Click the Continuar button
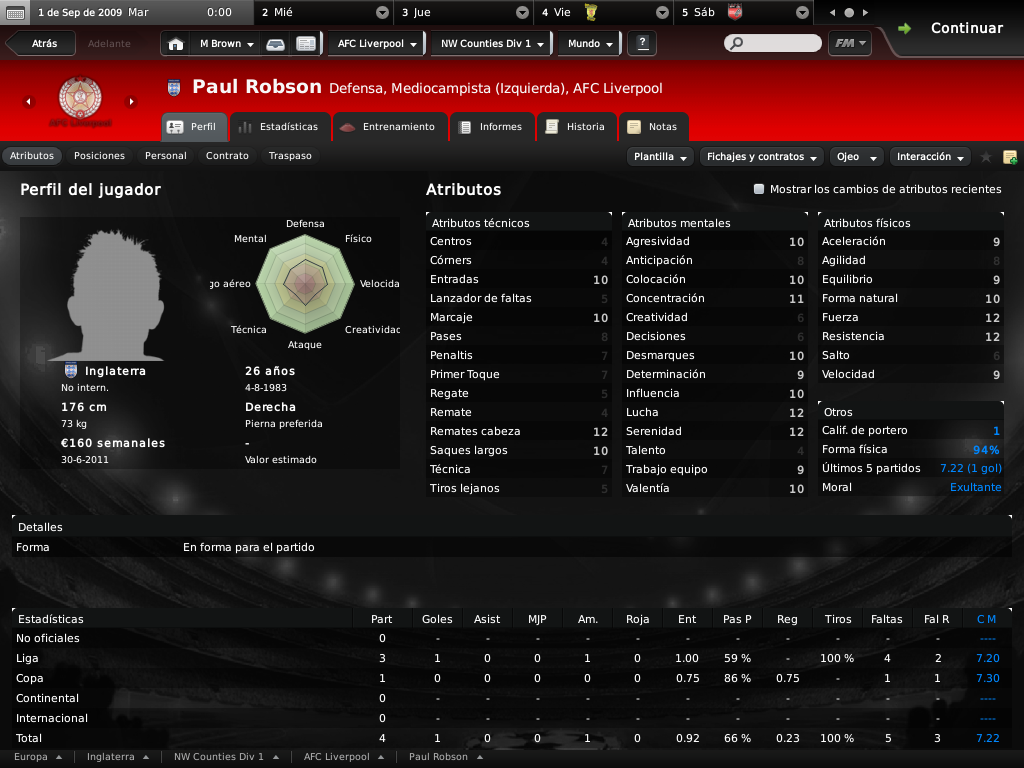Image resolution: width=1024 pixels, height=768 pixels. (952, 28)
